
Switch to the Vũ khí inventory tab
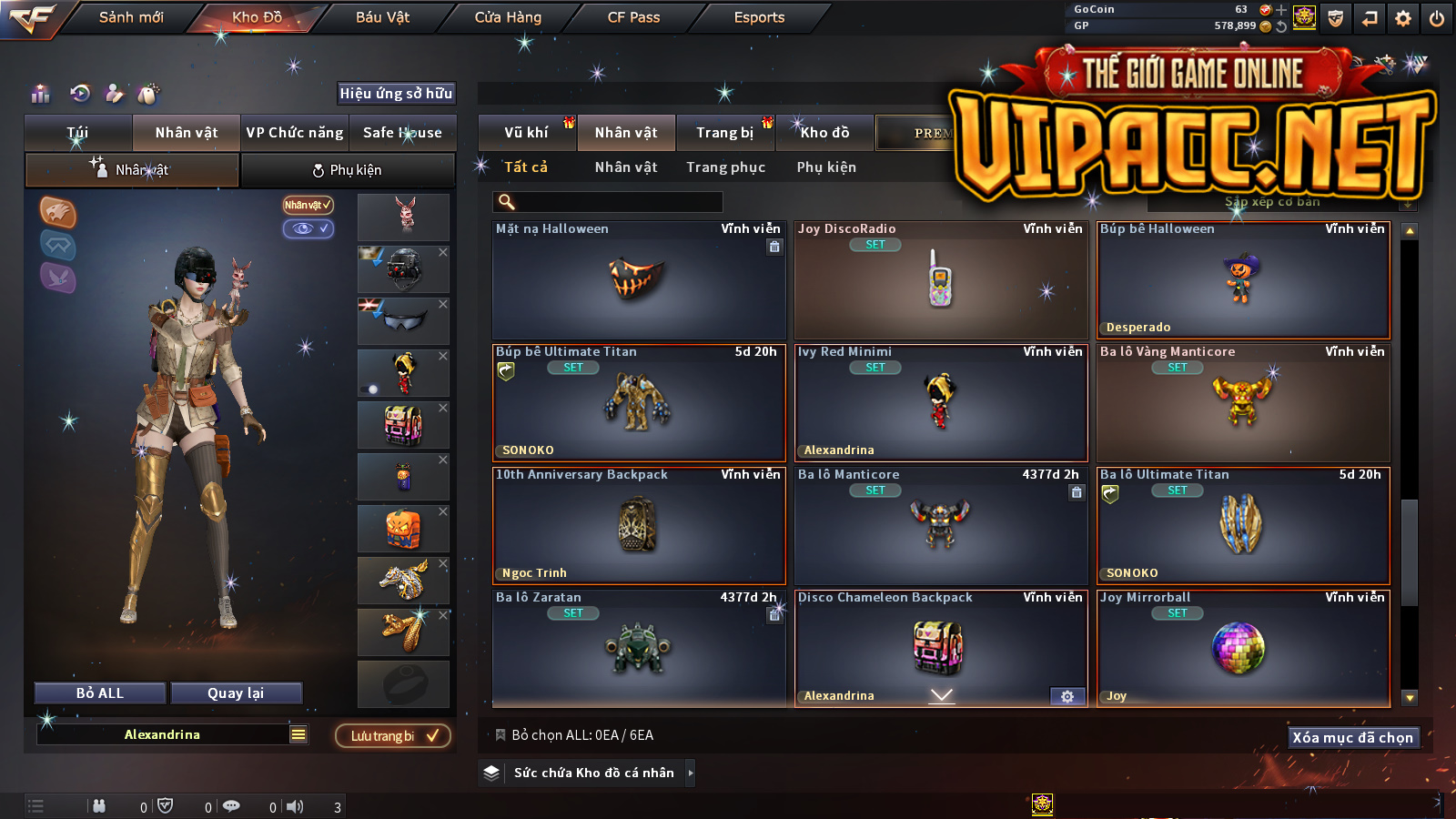coord(526,133)
